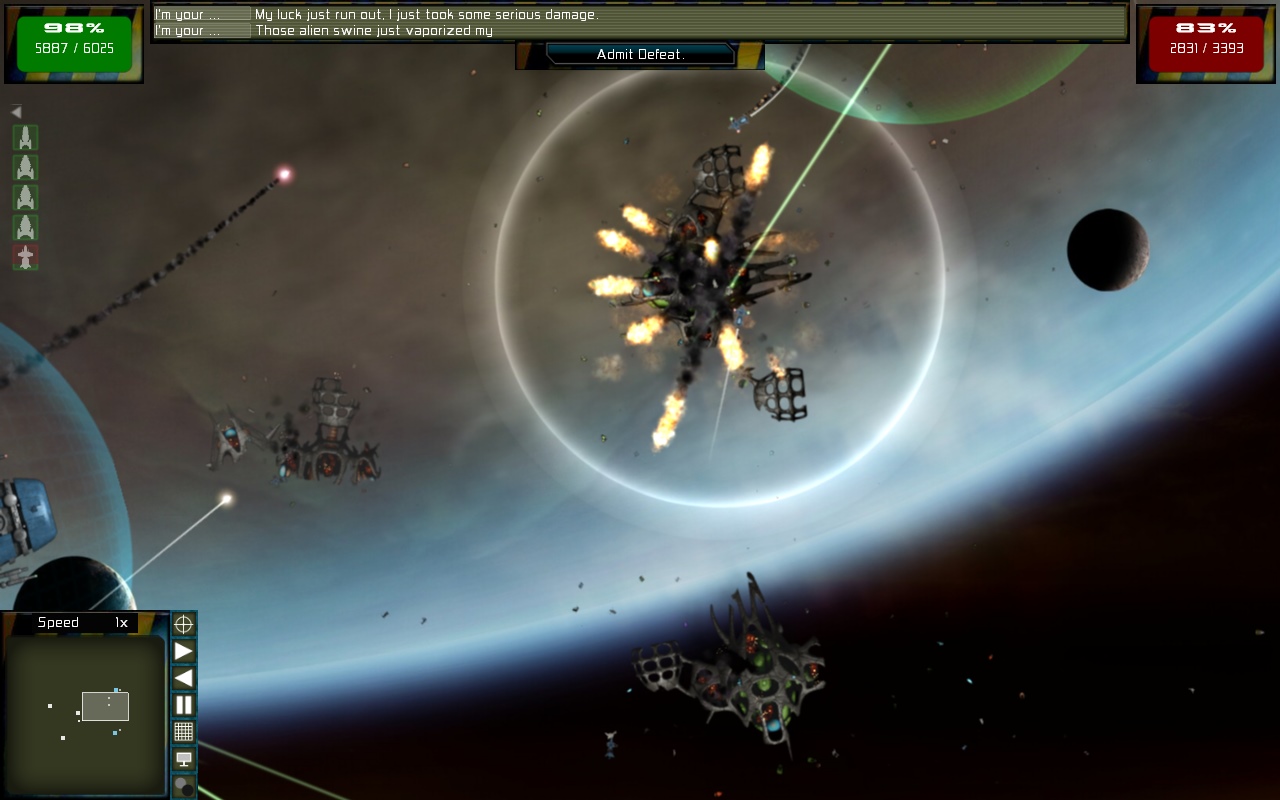Select the topmost green ship icon

(26, 138)
